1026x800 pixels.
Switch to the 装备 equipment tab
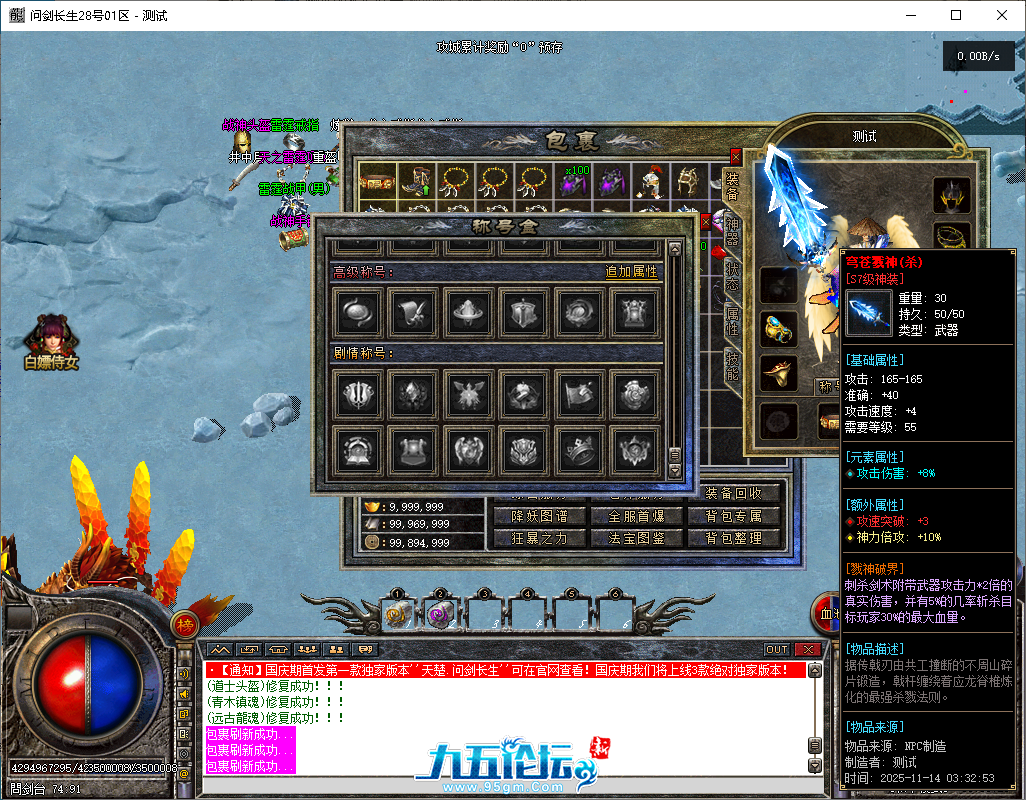click(x=732, y=186)
